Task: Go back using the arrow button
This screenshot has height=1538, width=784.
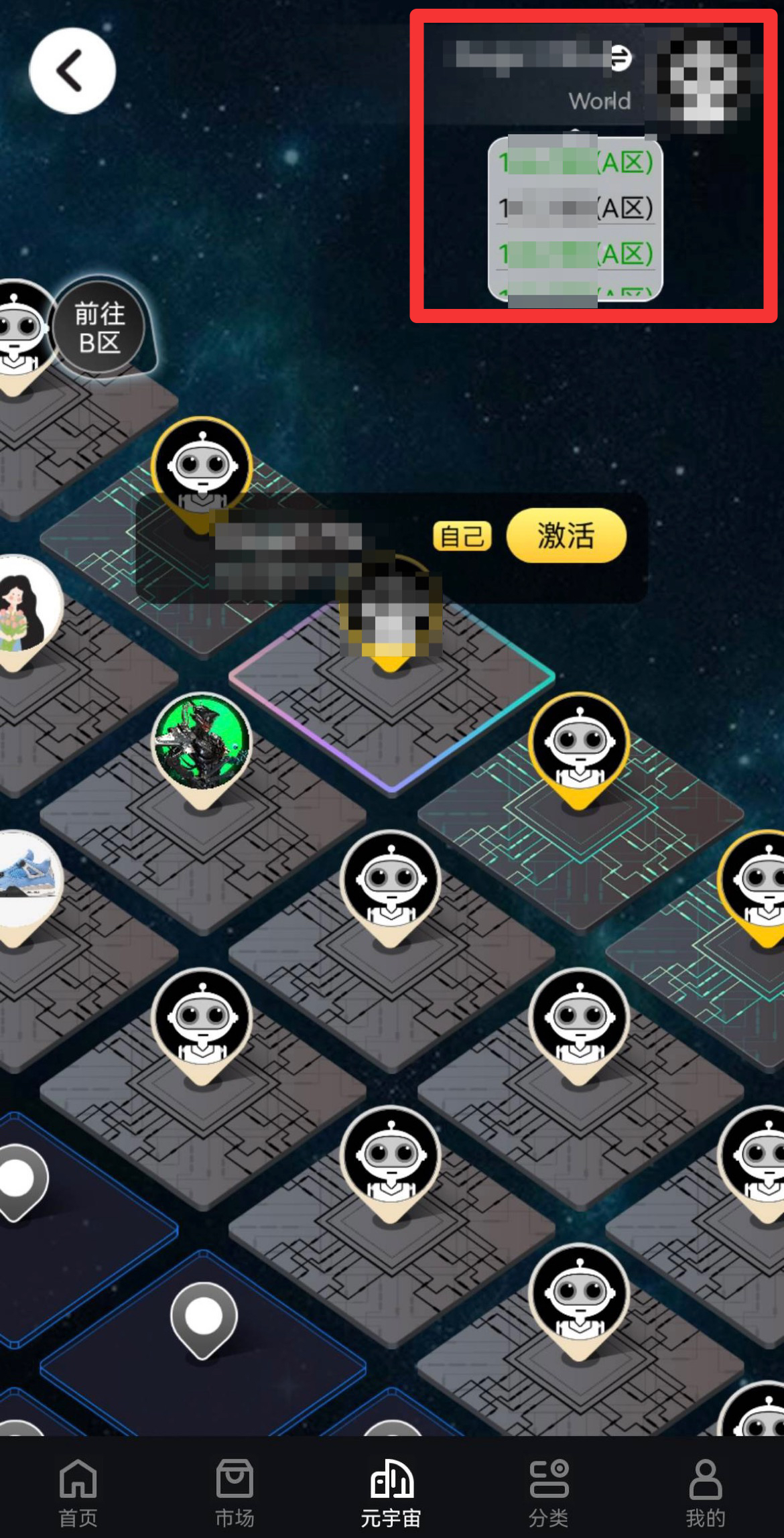Action: 72,71
